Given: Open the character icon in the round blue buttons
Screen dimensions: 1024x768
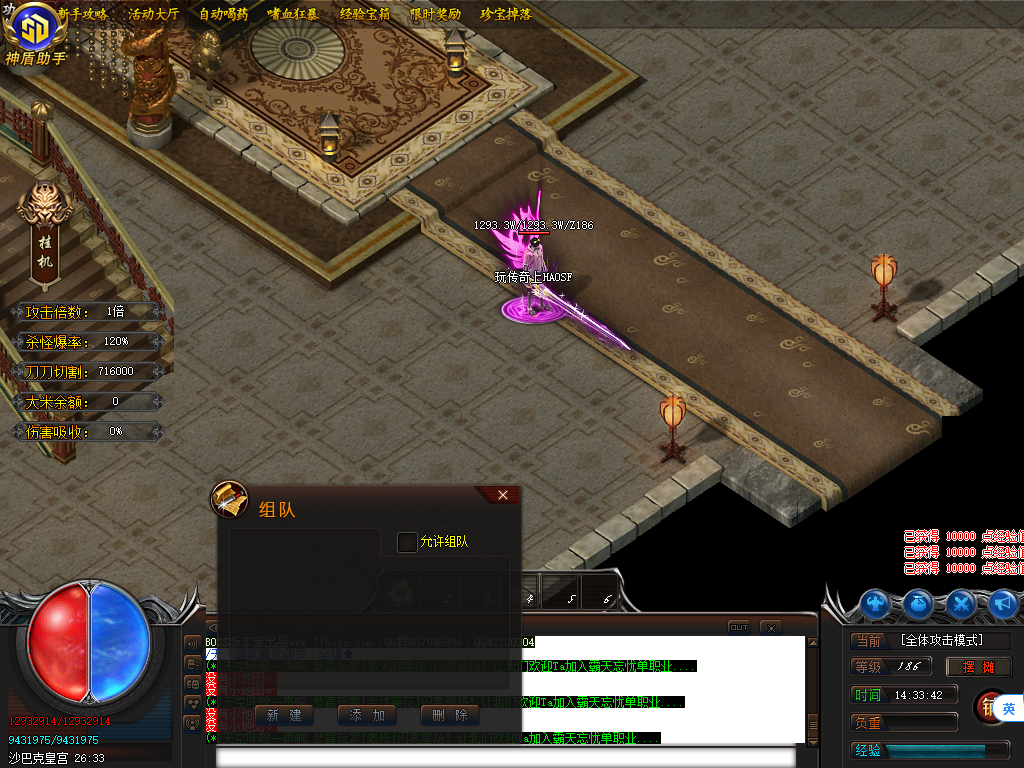Looking at the screenshot, I should tap(876, 604).
